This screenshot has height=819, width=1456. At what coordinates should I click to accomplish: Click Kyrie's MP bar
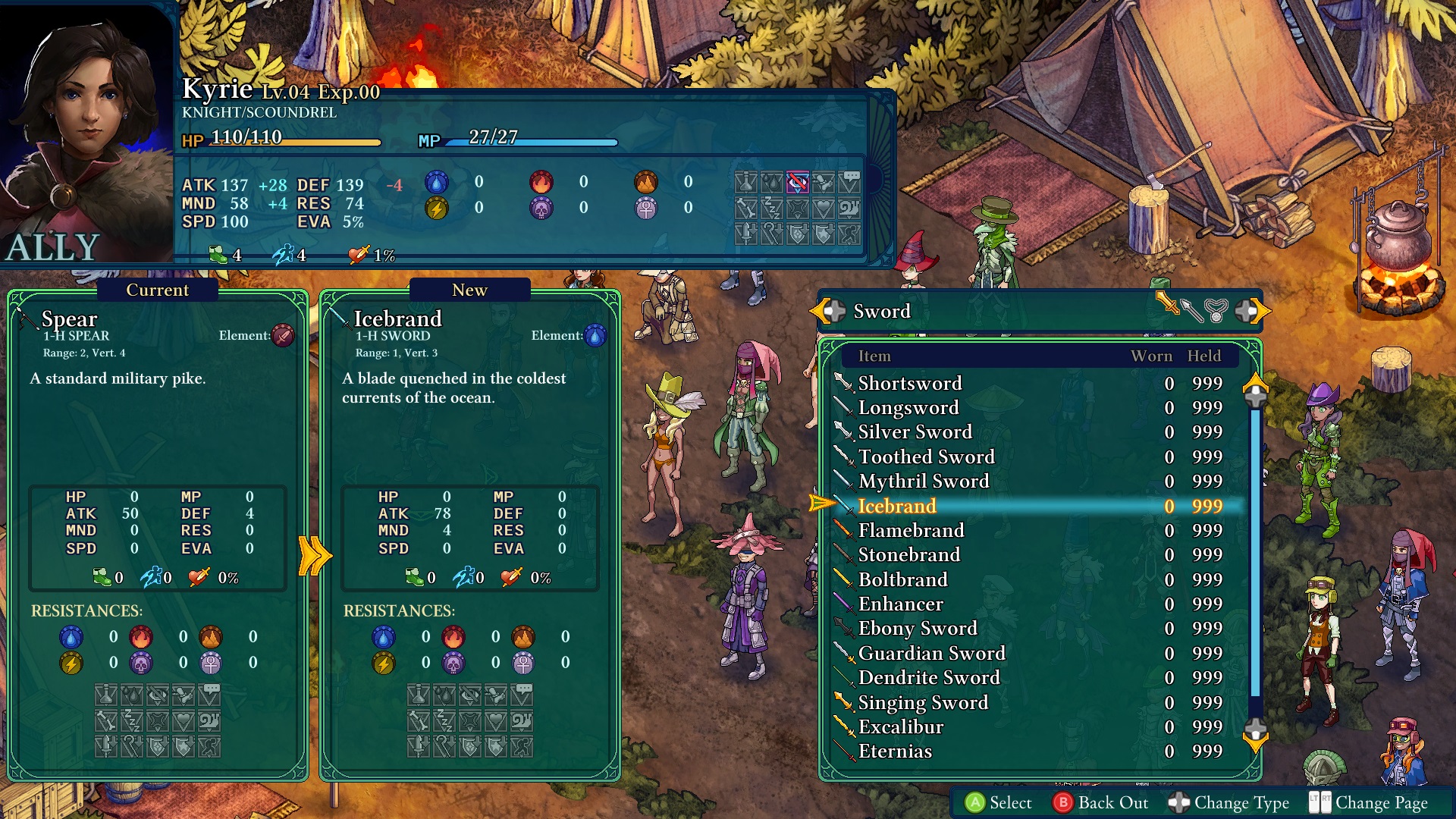[x=531, y=141]
